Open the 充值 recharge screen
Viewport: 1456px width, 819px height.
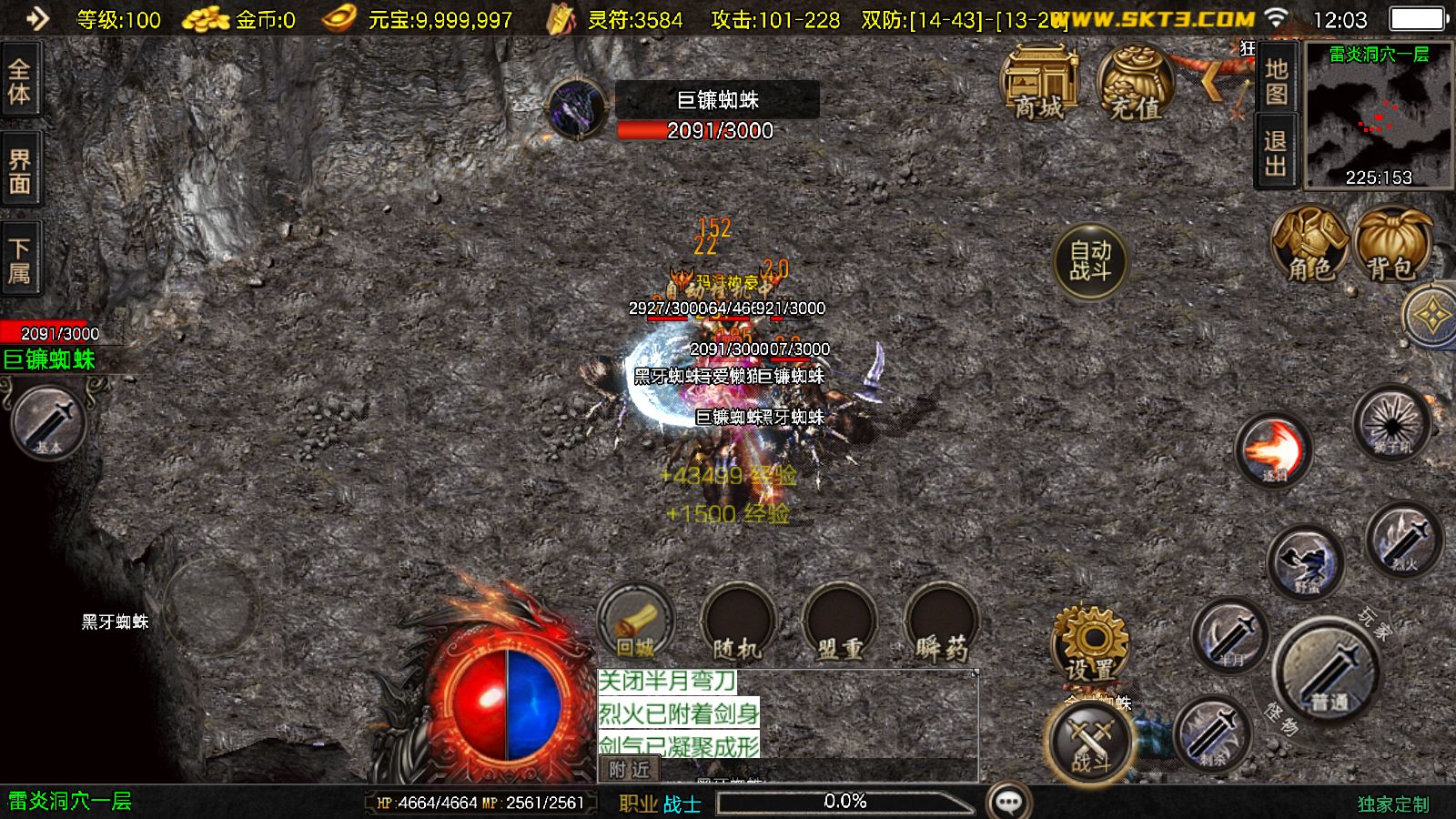click(x=1135, y=84)
